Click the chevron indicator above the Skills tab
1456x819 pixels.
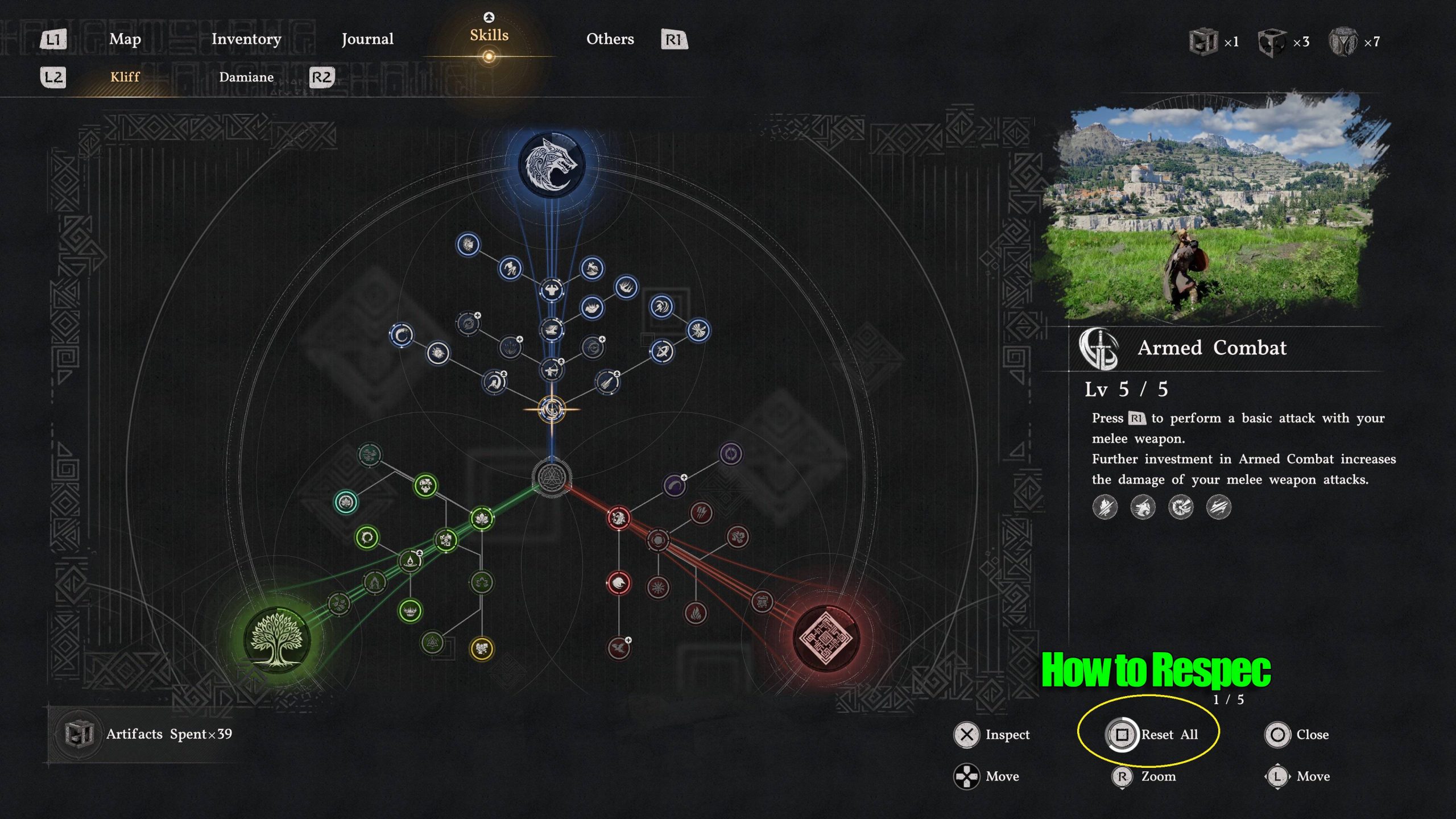[489, 17]
